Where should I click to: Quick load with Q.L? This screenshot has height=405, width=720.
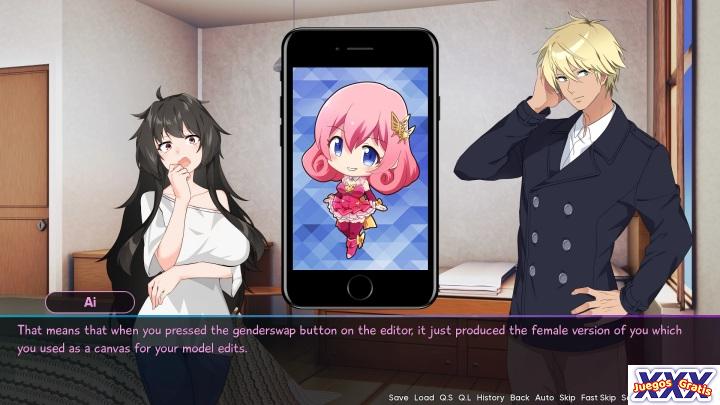(x=466, y=397)
